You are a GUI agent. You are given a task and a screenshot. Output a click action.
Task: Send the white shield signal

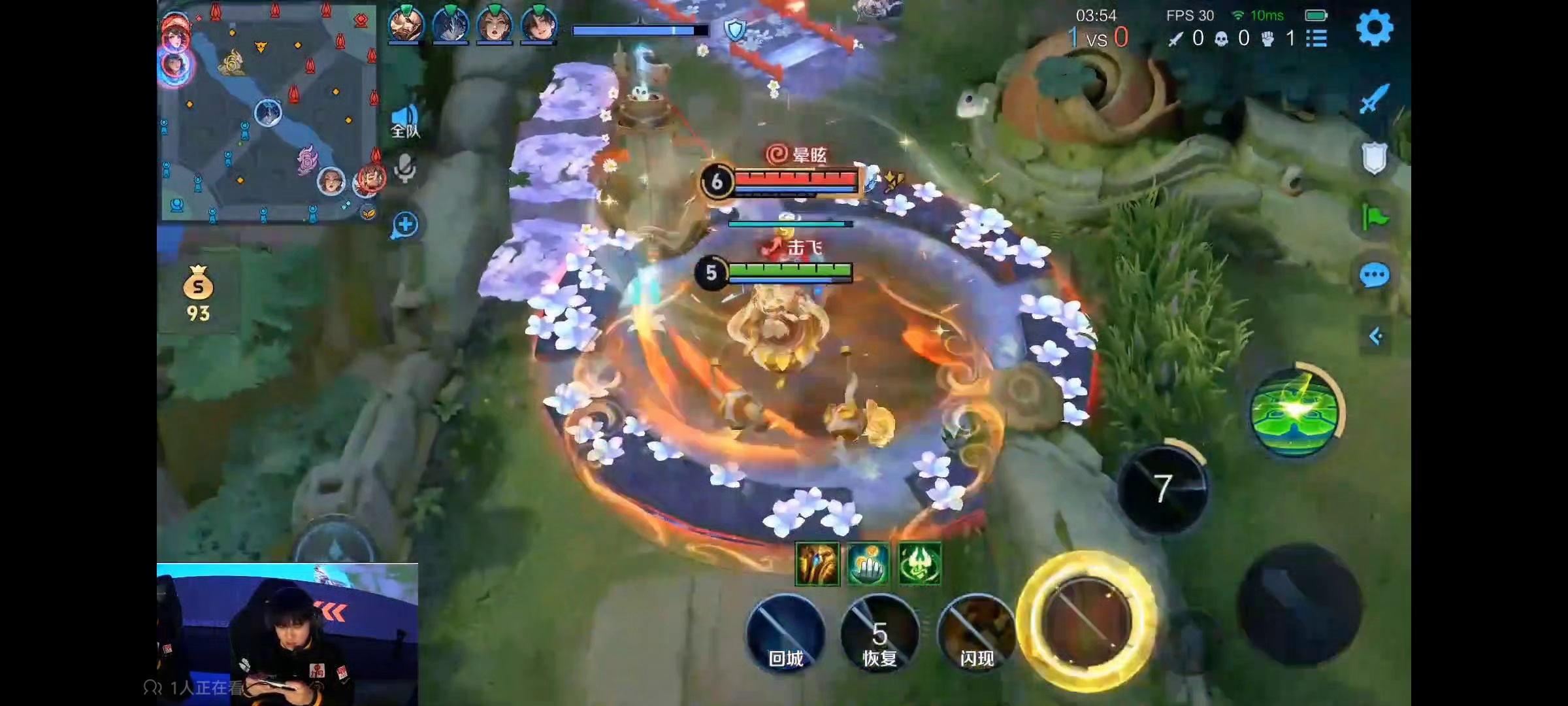pyautogui.click(x=1375, y=158)
